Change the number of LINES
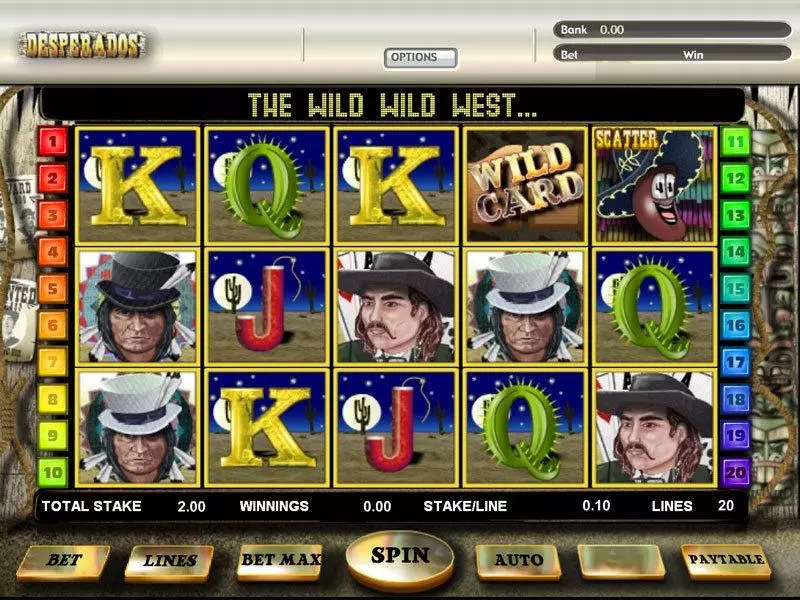The image size is (800, 600). pyautogui.click(x=169, y=561)
